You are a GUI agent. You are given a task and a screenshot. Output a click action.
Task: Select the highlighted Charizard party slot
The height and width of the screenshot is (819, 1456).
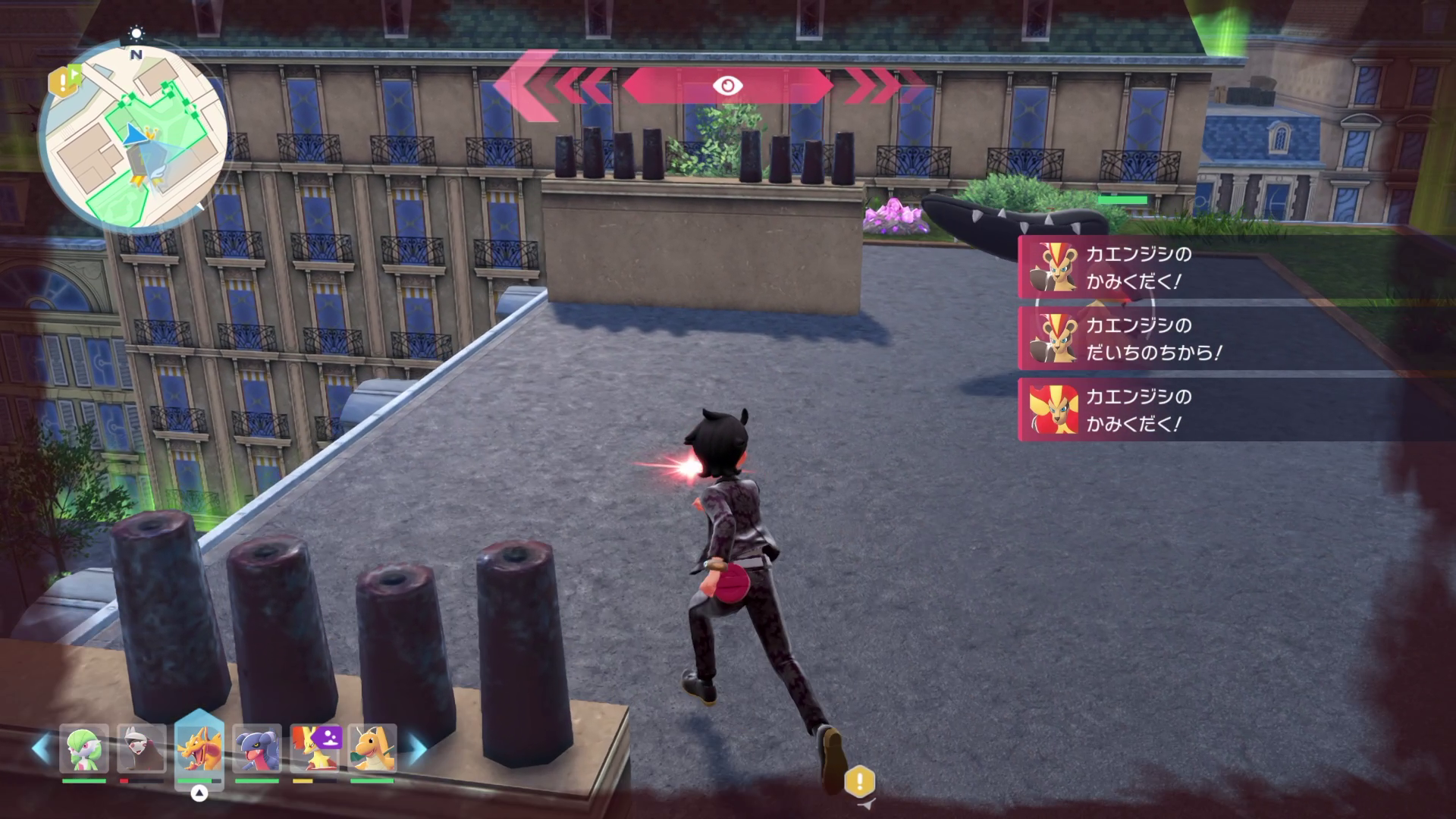tap(199, 747)
